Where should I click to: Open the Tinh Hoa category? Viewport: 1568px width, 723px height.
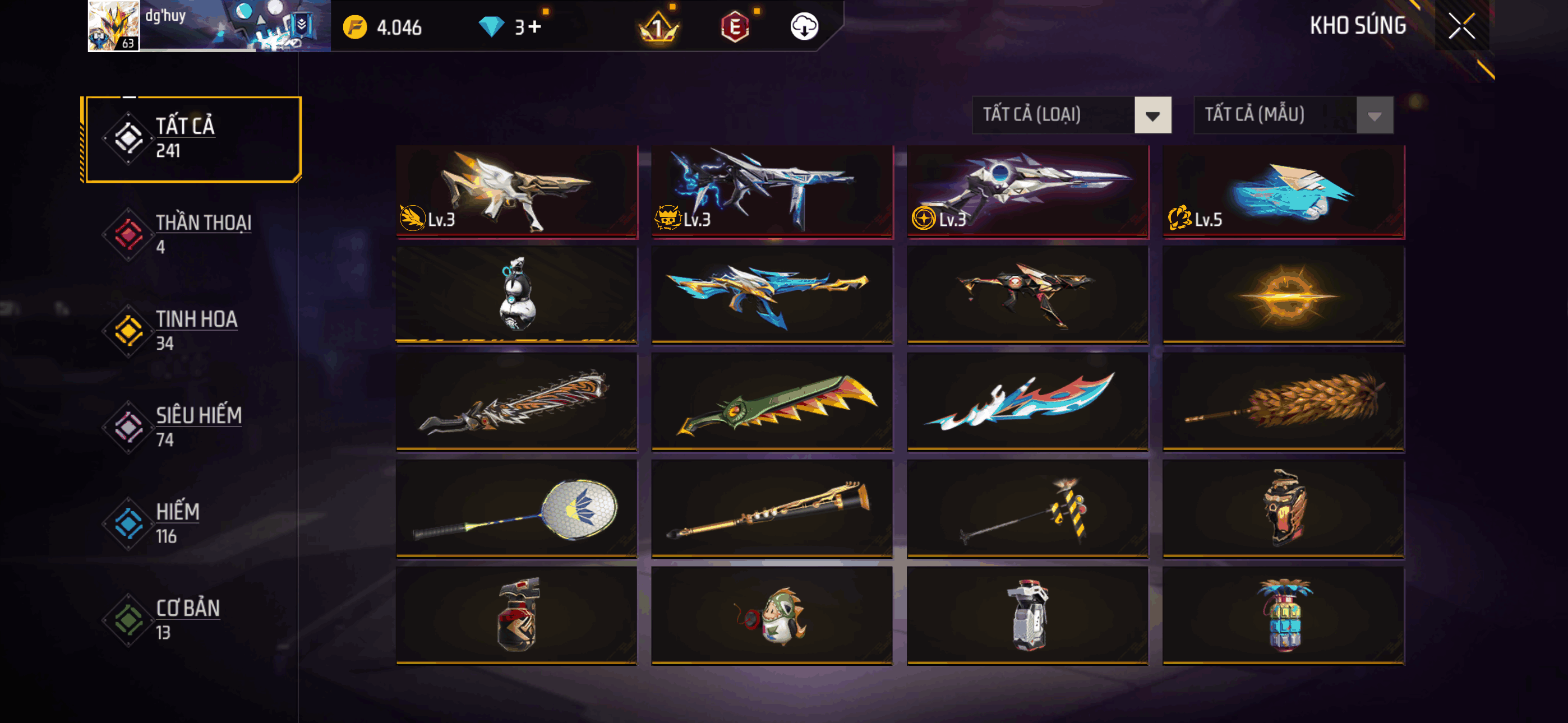(x=192, y=331)
